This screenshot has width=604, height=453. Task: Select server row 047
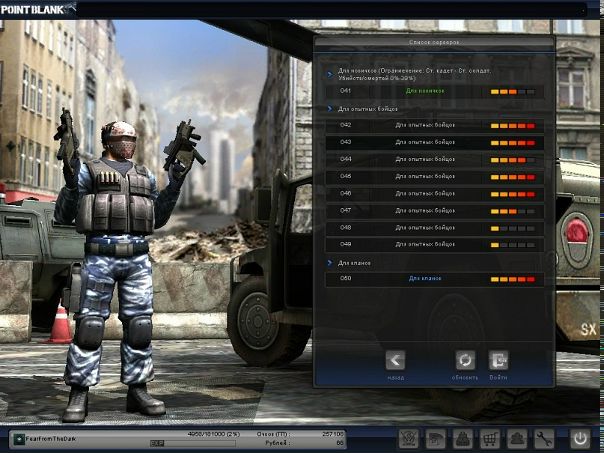pos(431,210)
